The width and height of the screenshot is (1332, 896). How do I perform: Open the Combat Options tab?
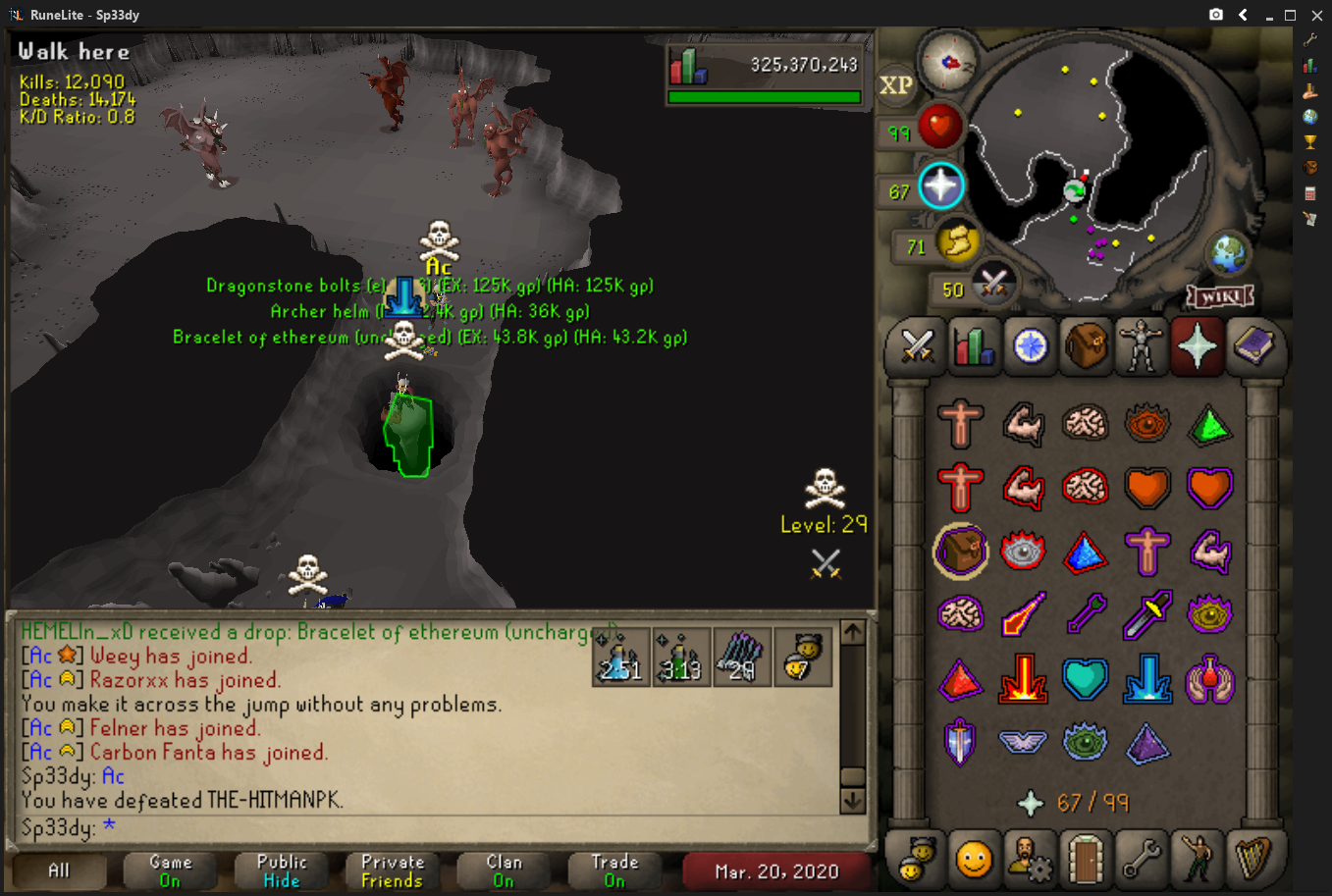click(x=917, y=346)
